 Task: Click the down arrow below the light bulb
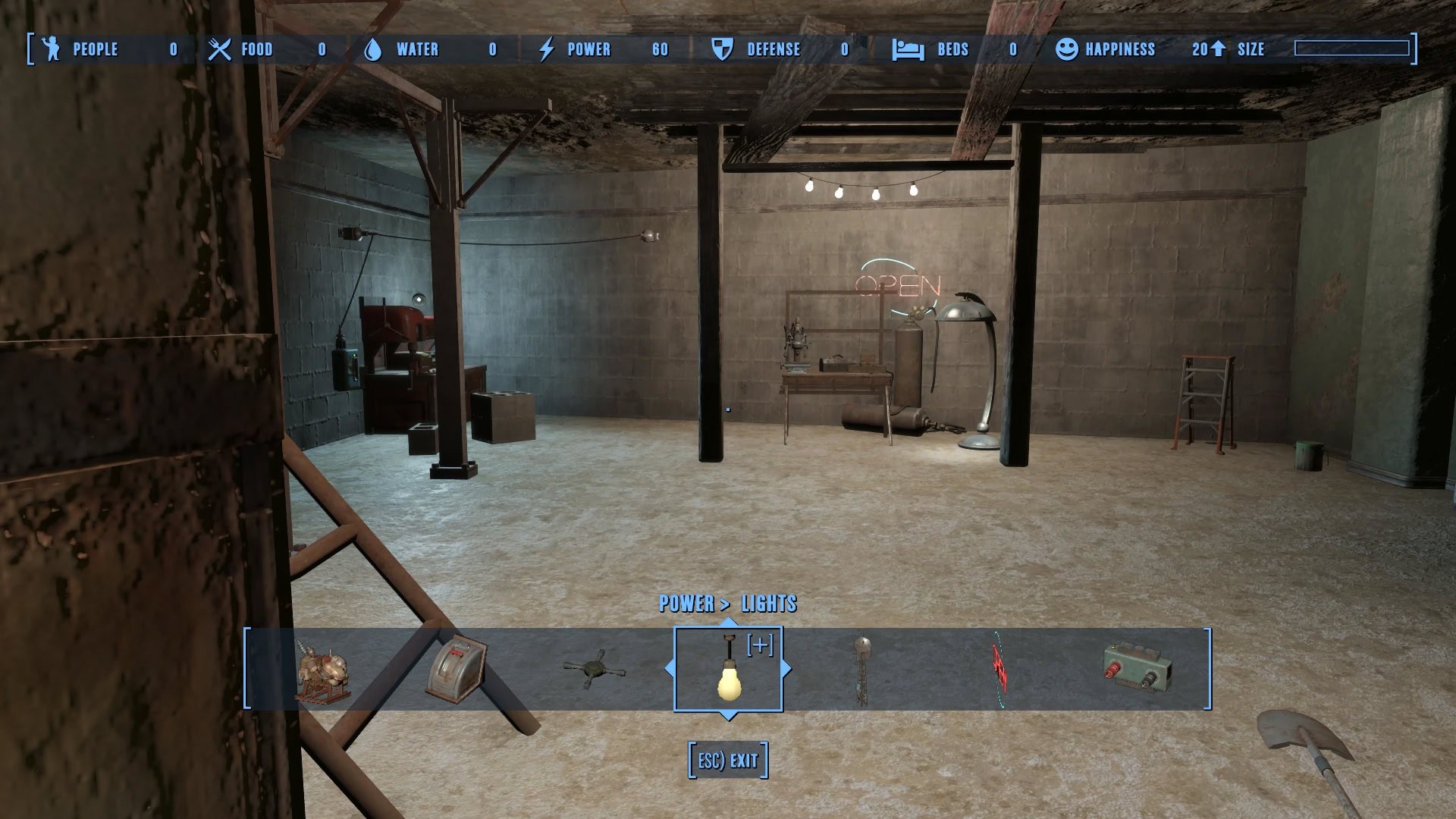tap(728, 715)
